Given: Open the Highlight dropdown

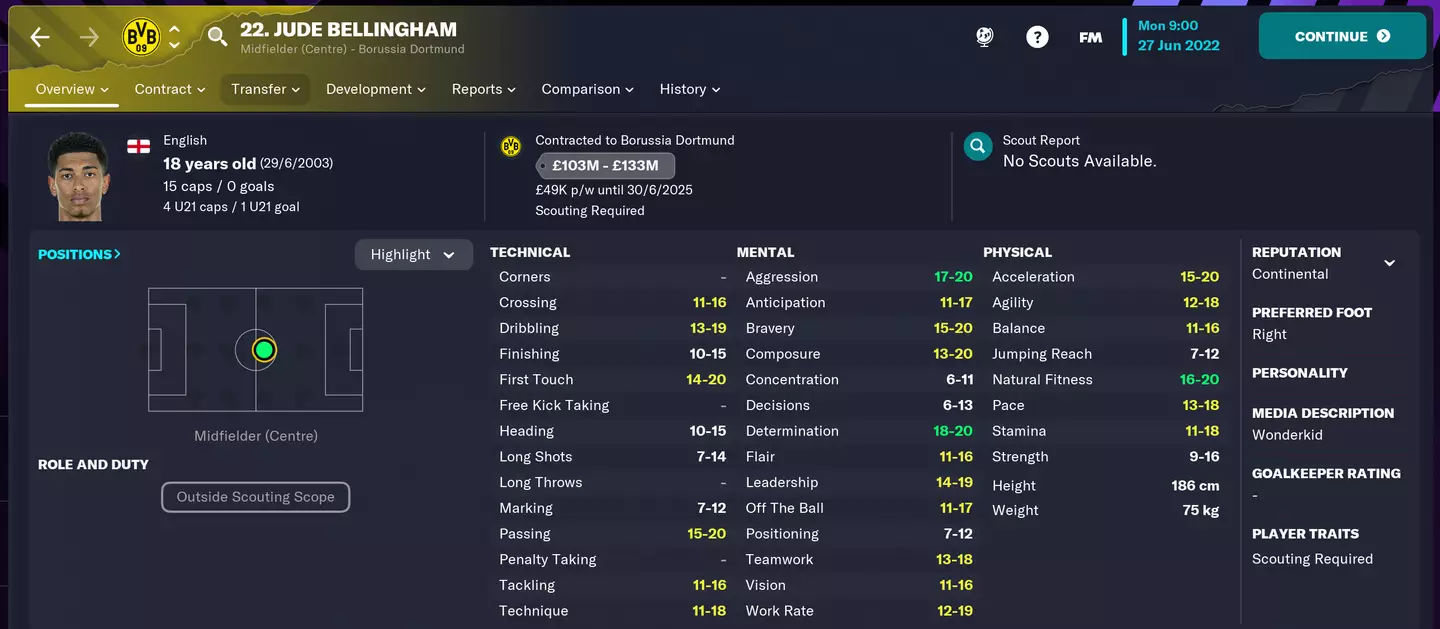Looking at the screenshot, I should click(x=413, y=255).
